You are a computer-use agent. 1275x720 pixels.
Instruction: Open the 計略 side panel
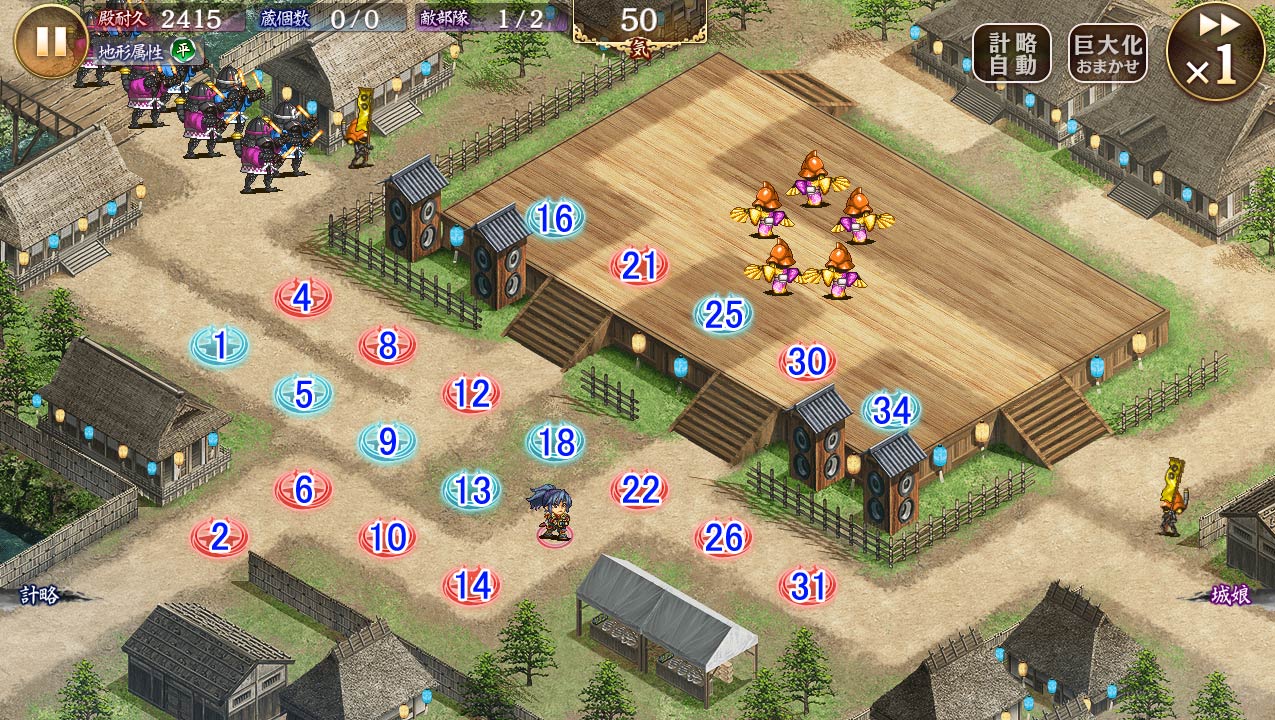click(40, 596)
